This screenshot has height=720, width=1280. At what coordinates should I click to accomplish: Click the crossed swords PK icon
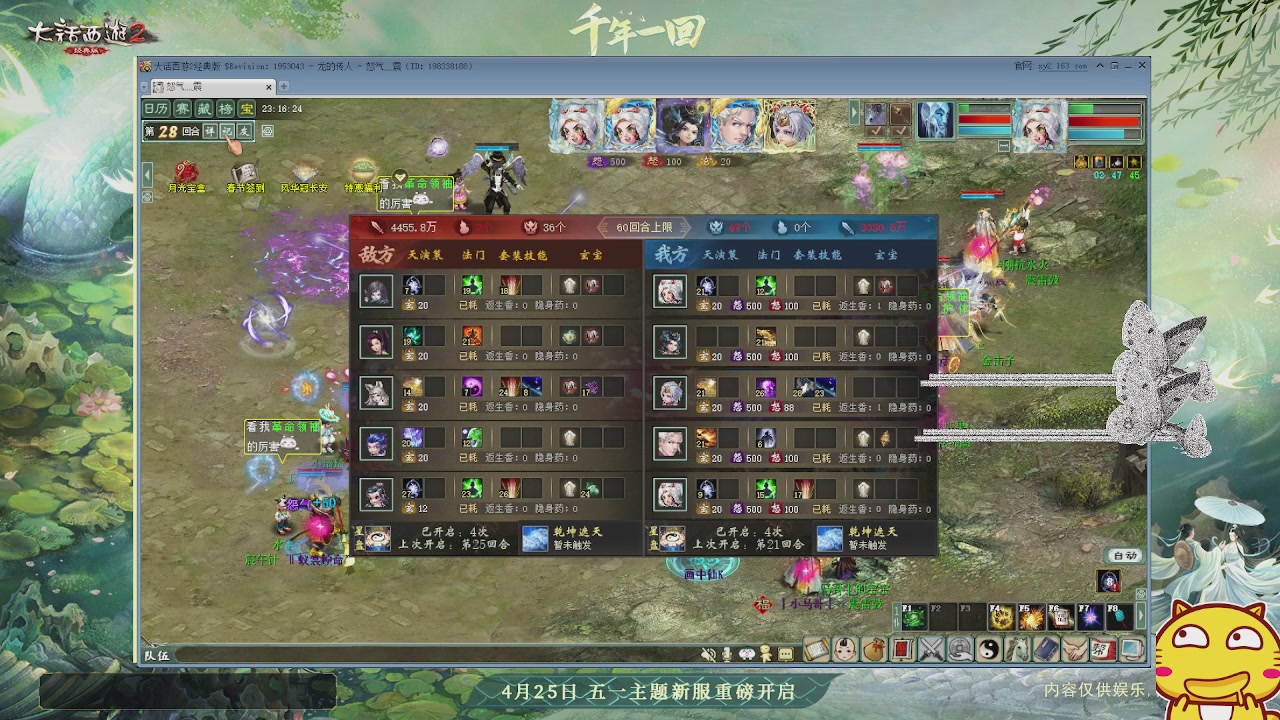[929, 650]
